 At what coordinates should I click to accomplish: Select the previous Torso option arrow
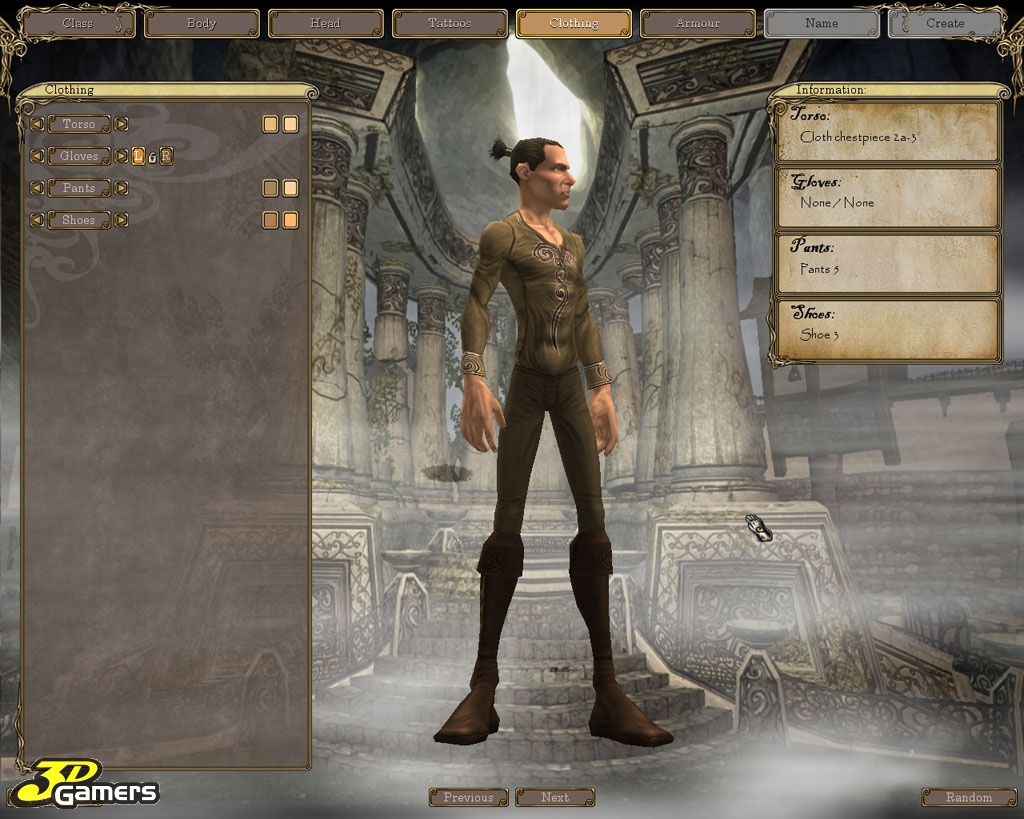(x=37, y=124)
